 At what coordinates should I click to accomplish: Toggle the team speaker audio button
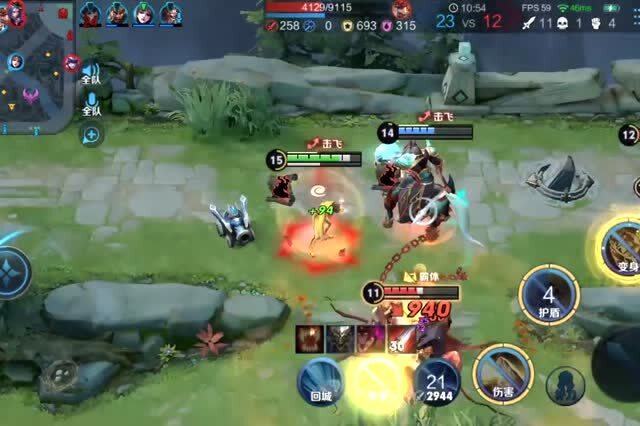(91, 73)
